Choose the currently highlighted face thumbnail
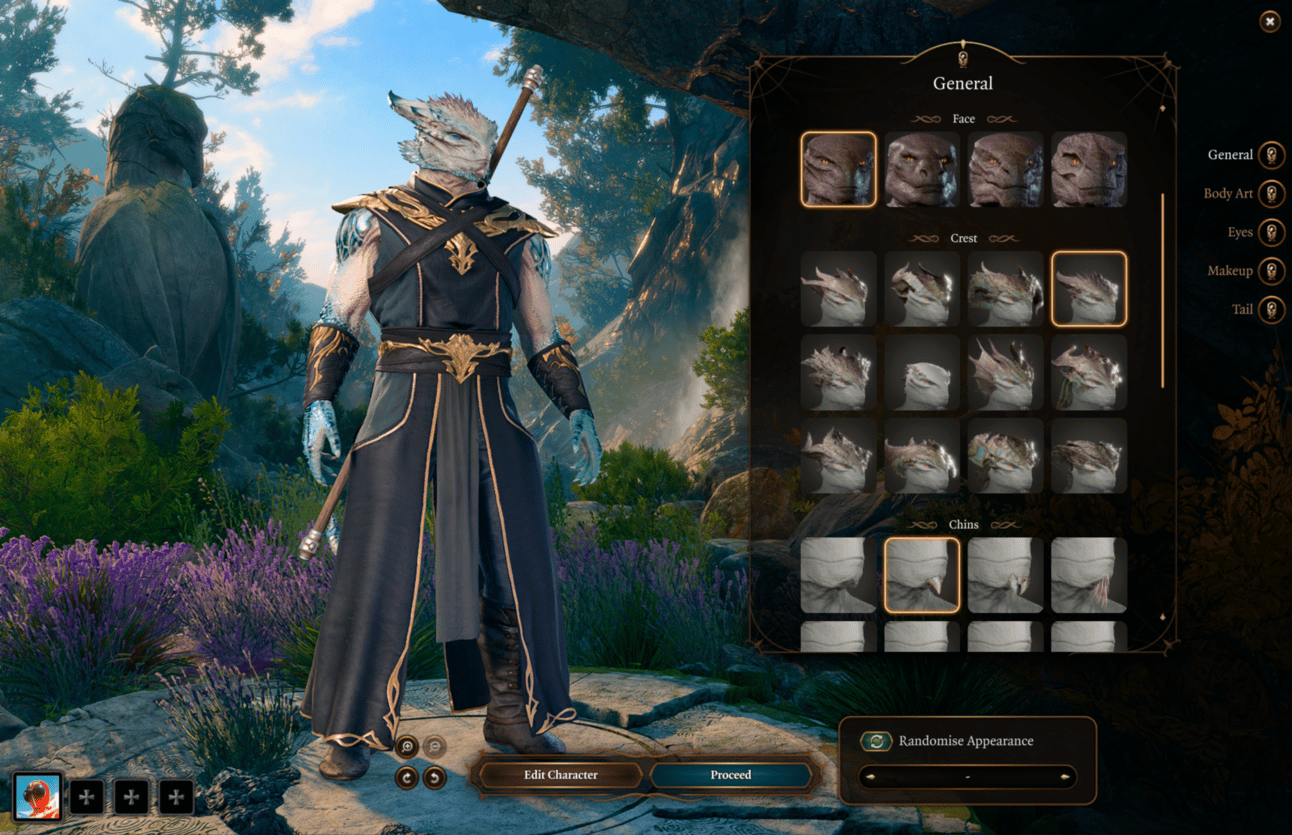This screenshot has height=835, width=1292. (x=838, y=170)
